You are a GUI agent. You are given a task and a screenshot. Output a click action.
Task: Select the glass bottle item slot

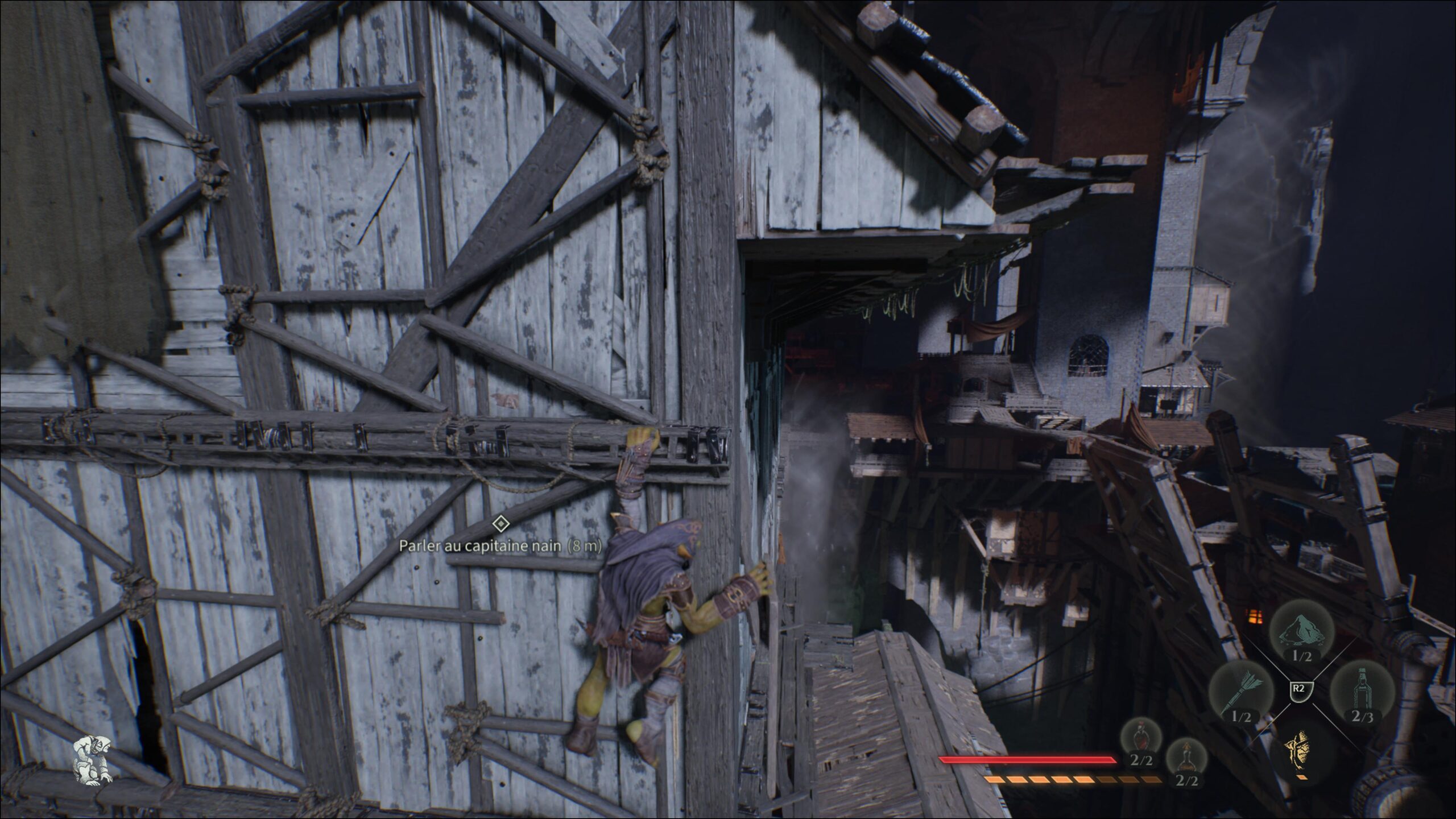(1361, 692)
